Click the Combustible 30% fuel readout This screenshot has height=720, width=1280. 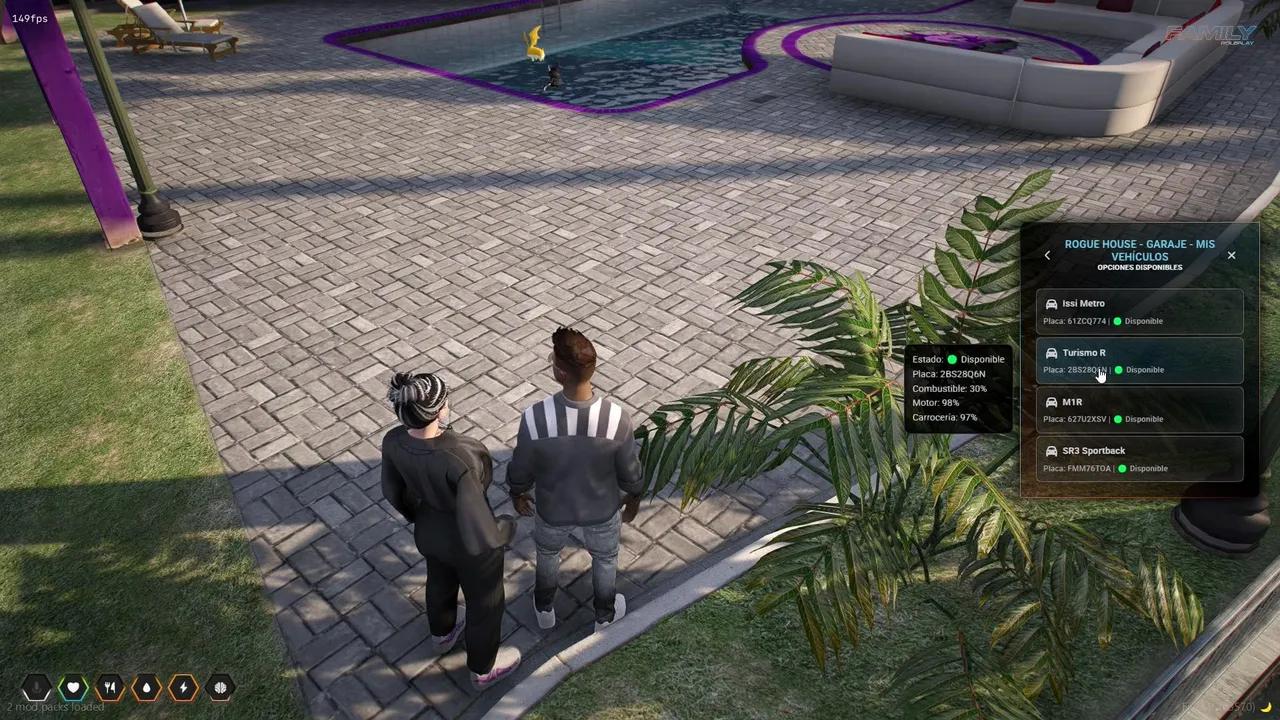tap(951, 388)
